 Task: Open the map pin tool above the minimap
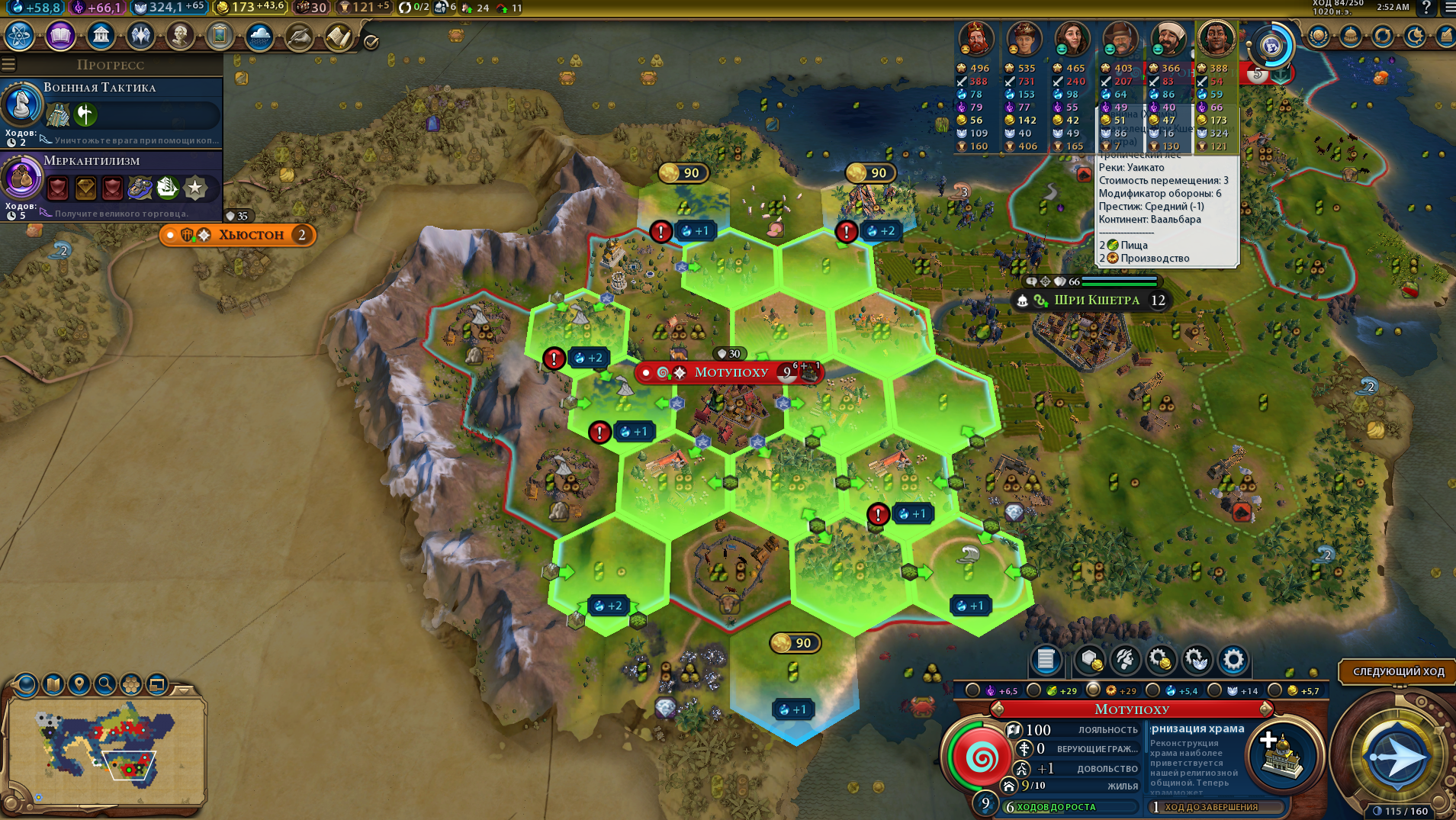pyautogui.click(x=79, y=684)
